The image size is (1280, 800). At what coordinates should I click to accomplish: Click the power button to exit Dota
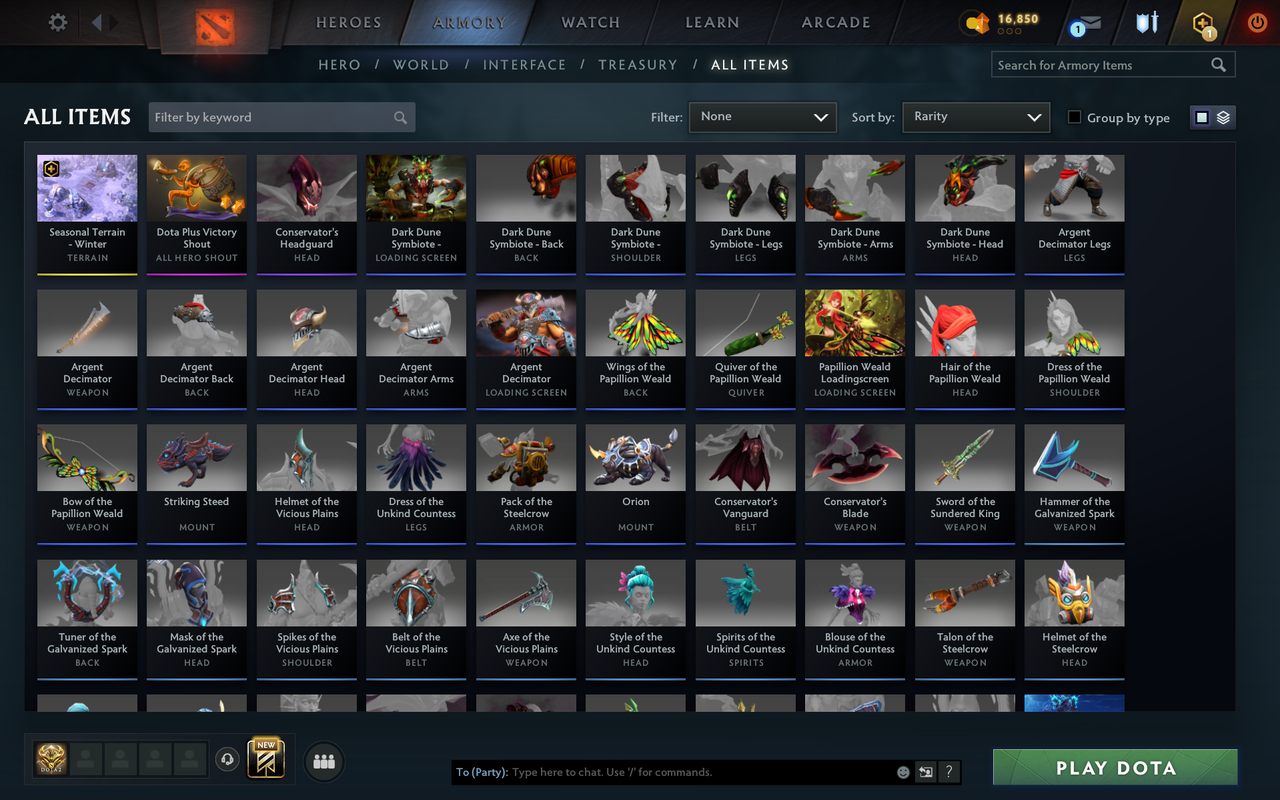point(1256,22)
